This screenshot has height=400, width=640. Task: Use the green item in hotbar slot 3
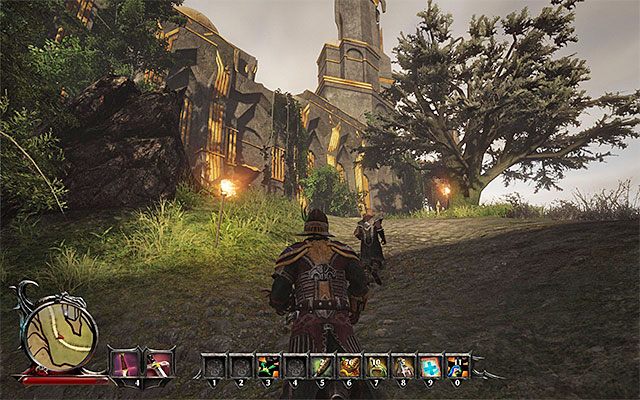tap(268, 366)
